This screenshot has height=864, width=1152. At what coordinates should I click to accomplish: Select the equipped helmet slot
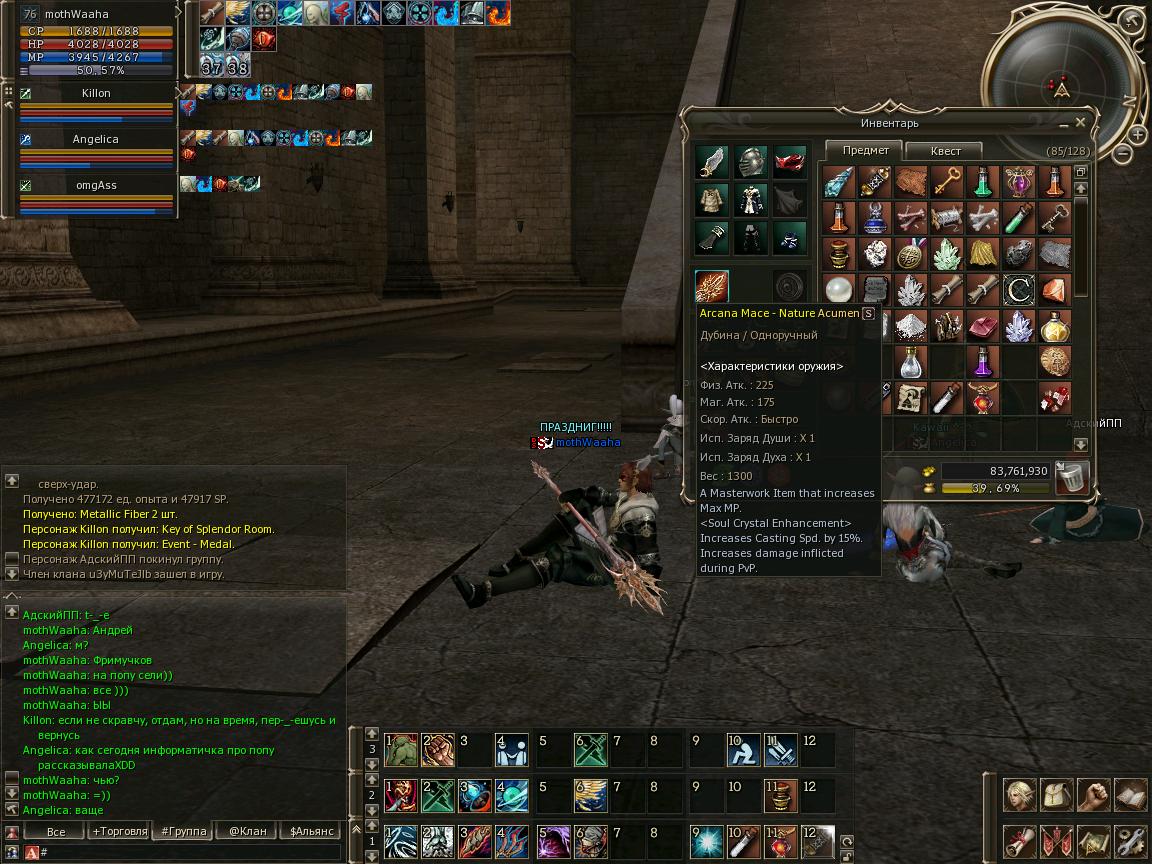751,162
